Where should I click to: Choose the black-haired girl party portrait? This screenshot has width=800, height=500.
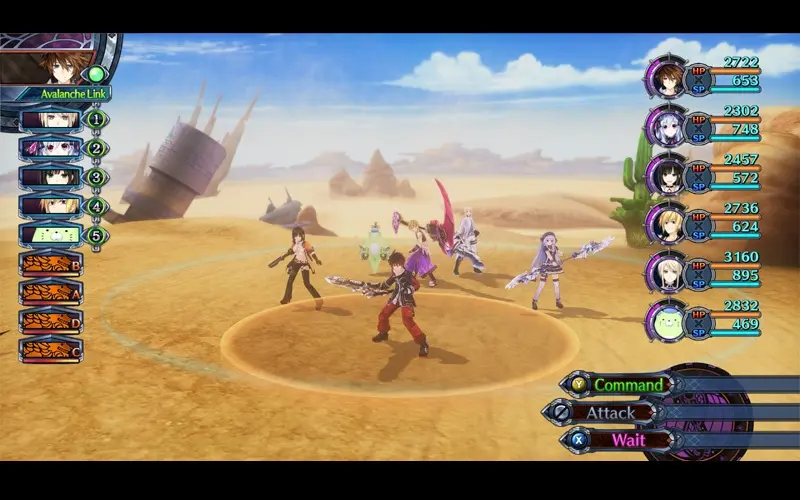[664, 175]
